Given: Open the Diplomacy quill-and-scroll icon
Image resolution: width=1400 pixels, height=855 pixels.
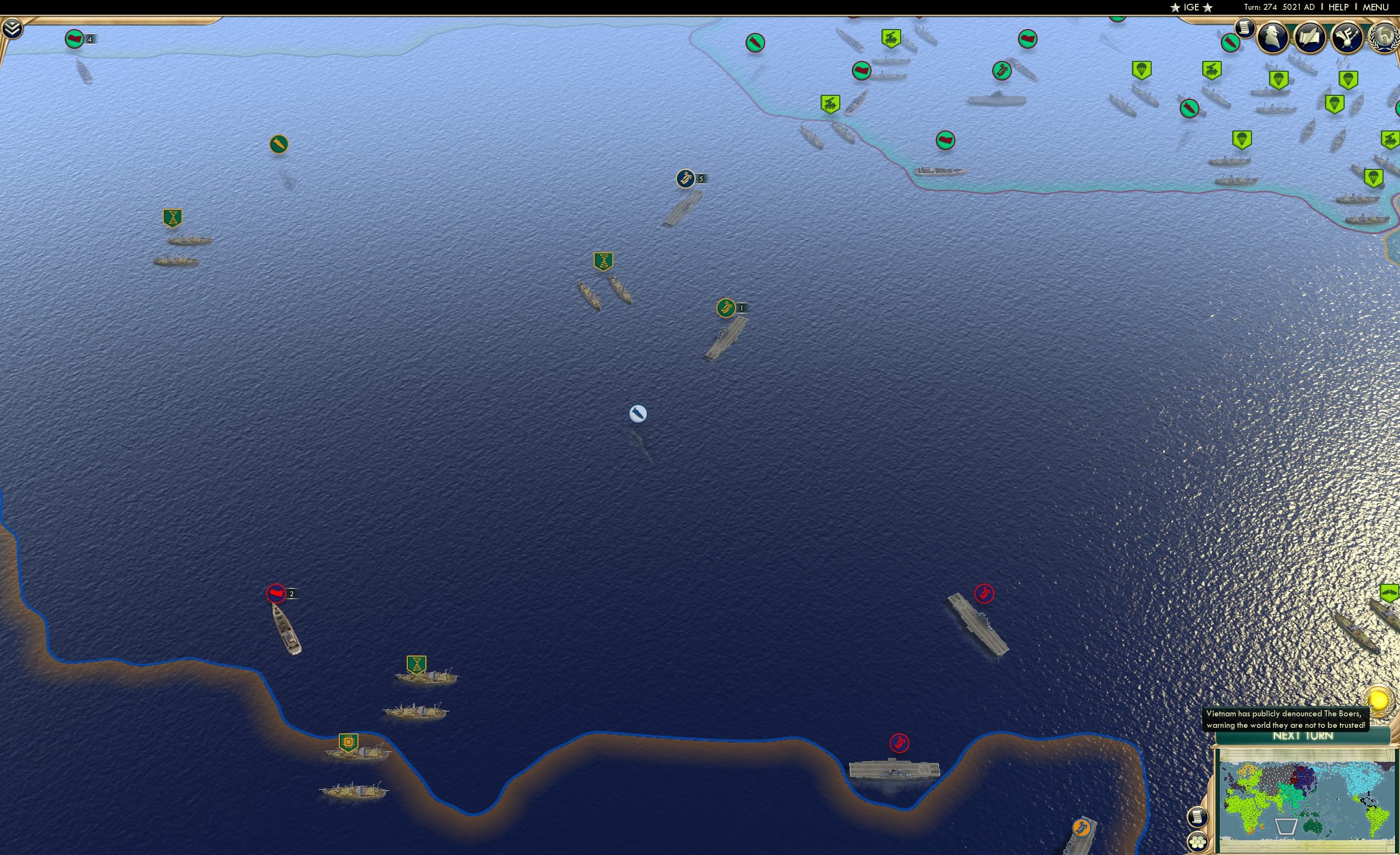Looking at the screenshot, I should click(1310, 37).
